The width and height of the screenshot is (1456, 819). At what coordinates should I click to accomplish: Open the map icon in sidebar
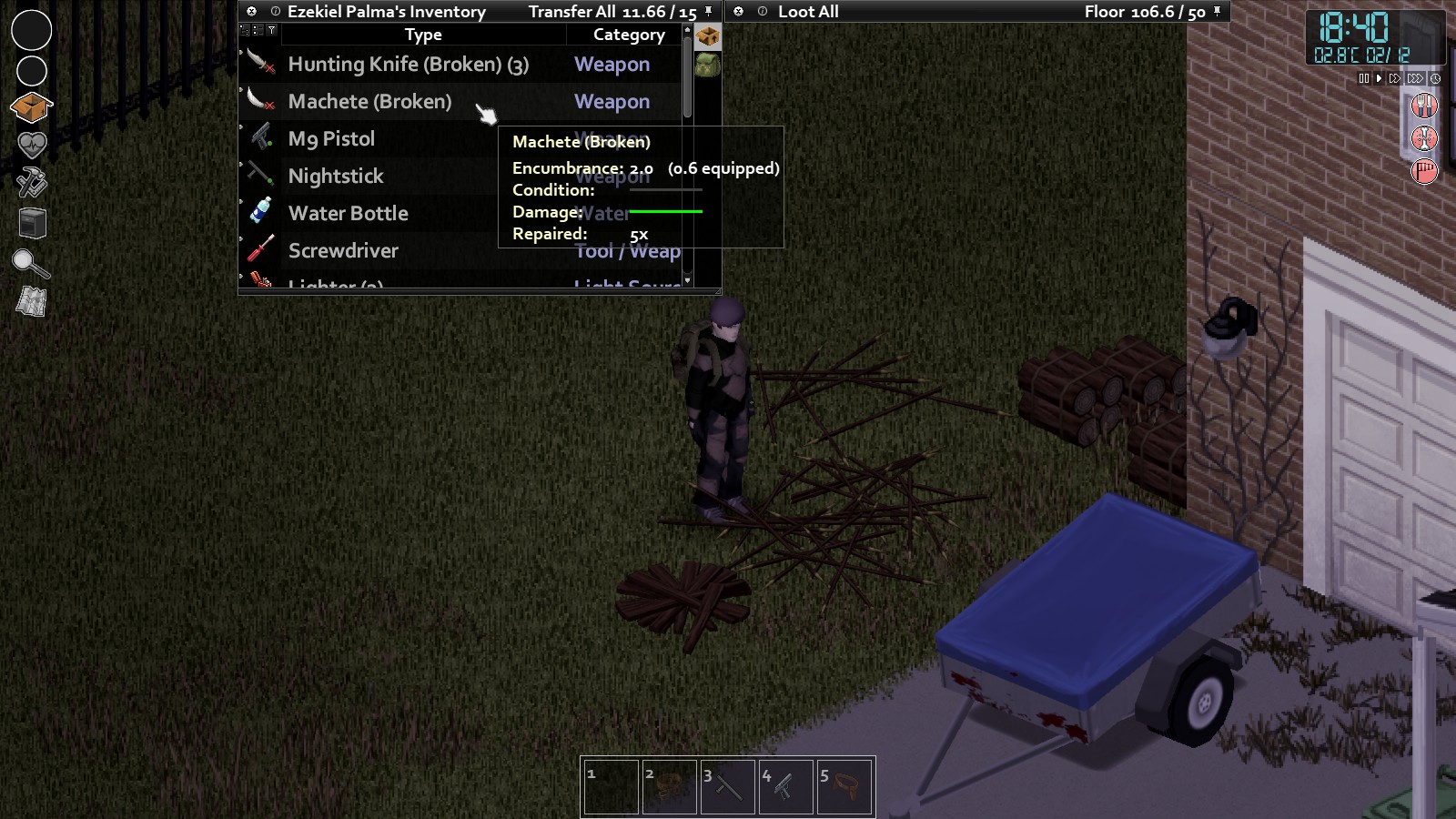tap(30, 298)
